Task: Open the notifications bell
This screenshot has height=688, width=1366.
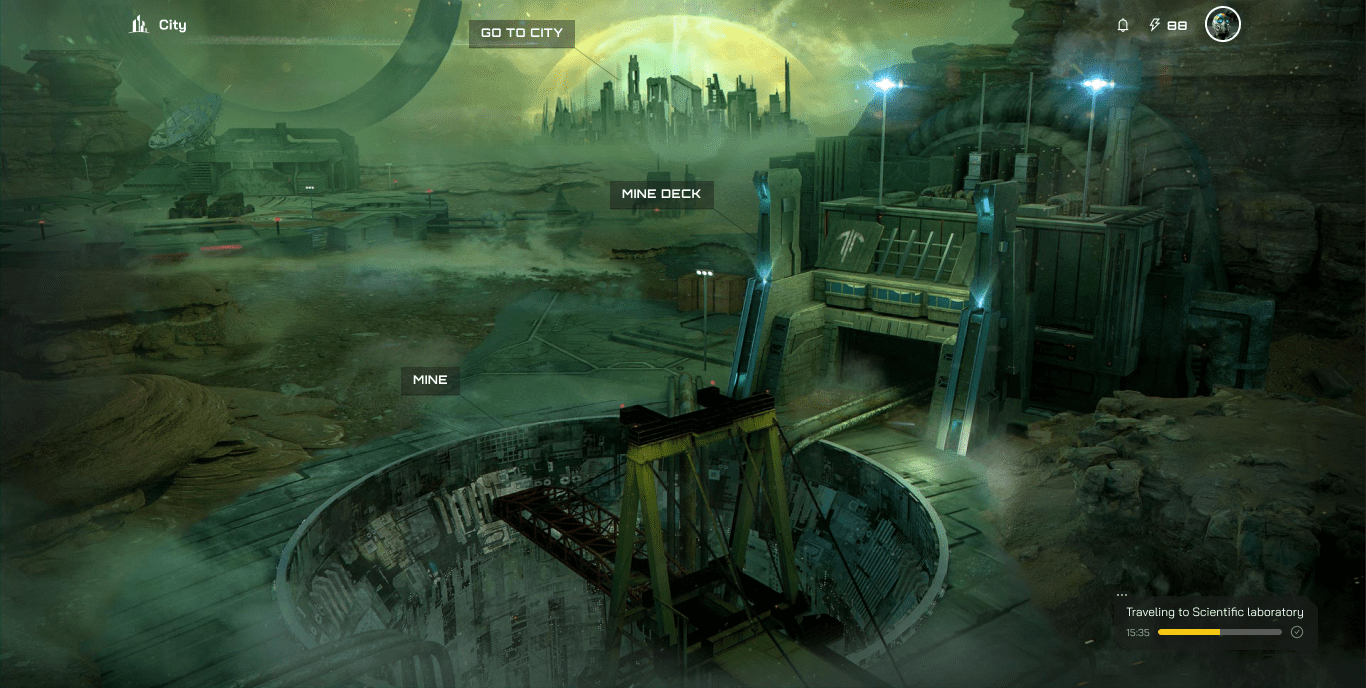Action: [x=1123, y=25]
